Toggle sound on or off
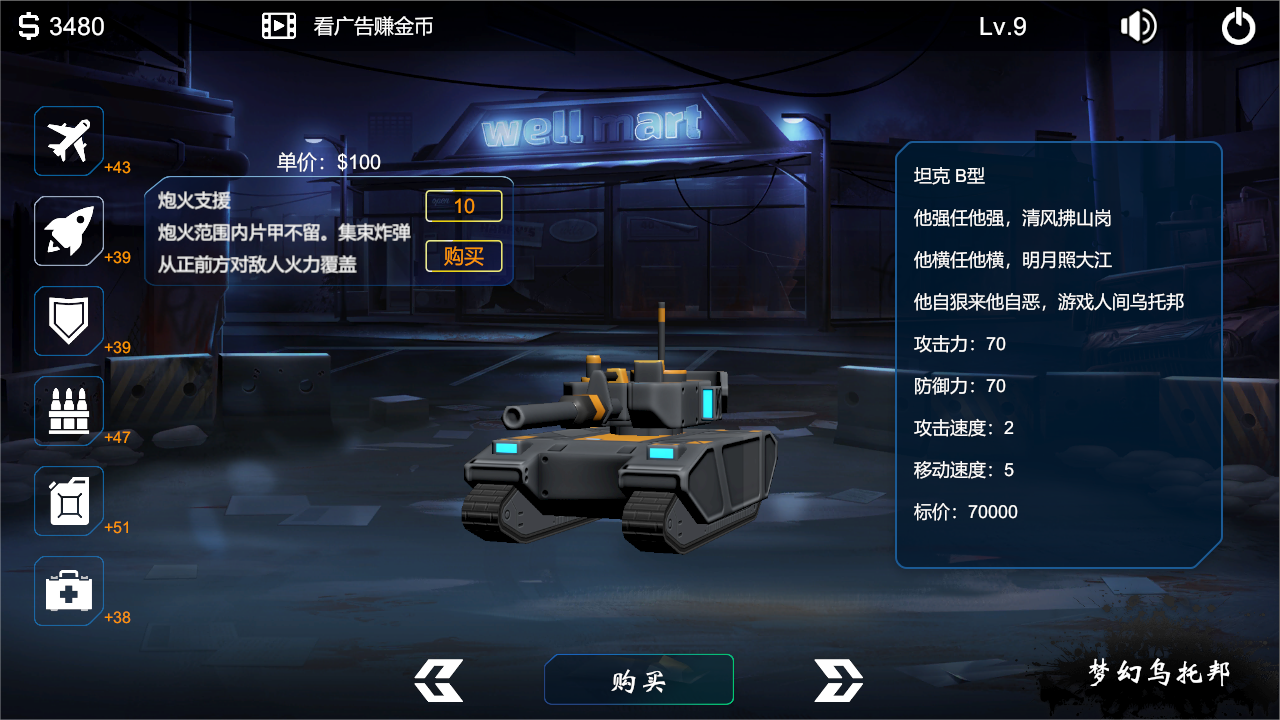Image resolution: width=1280 pixels, height=720 pixels. pos(1140,27)
